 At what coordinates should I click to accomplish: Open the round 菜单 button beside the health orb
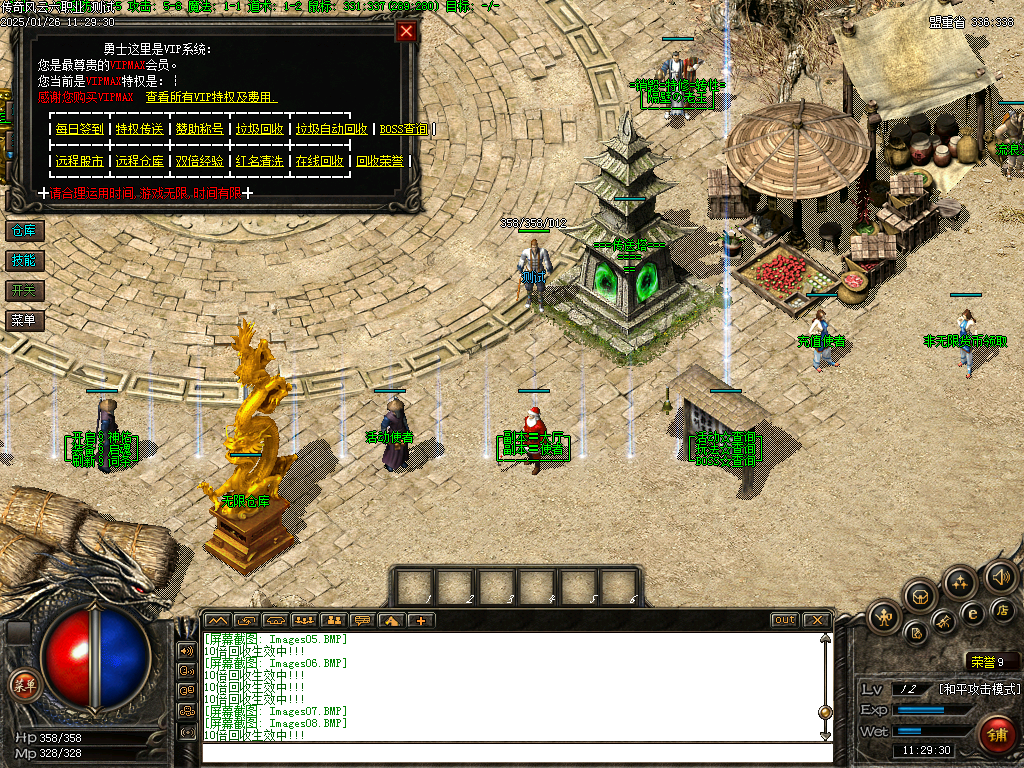point(24,685)
